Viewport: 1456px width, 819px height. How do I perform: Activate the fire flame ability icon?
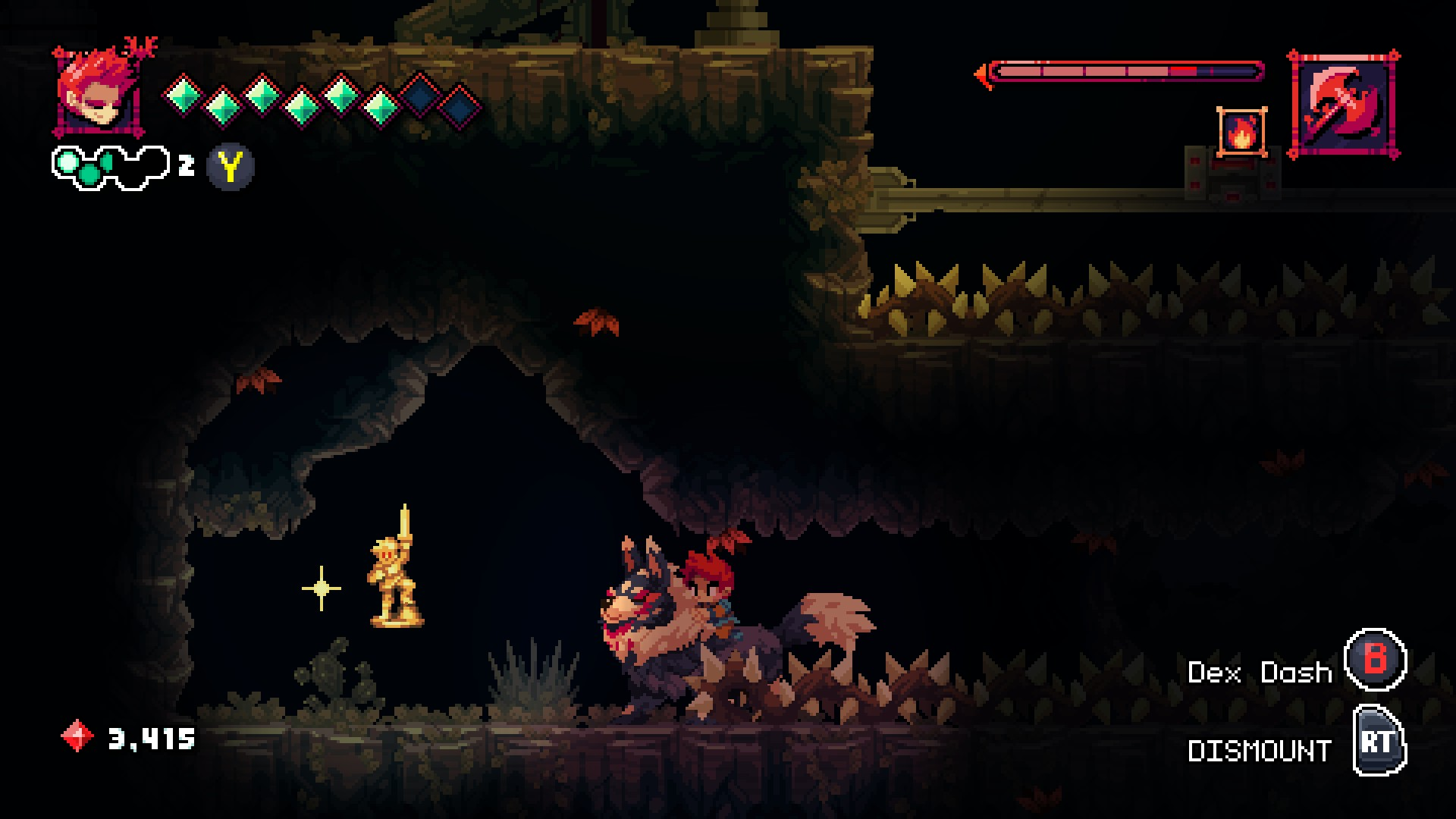(1241, 133)
